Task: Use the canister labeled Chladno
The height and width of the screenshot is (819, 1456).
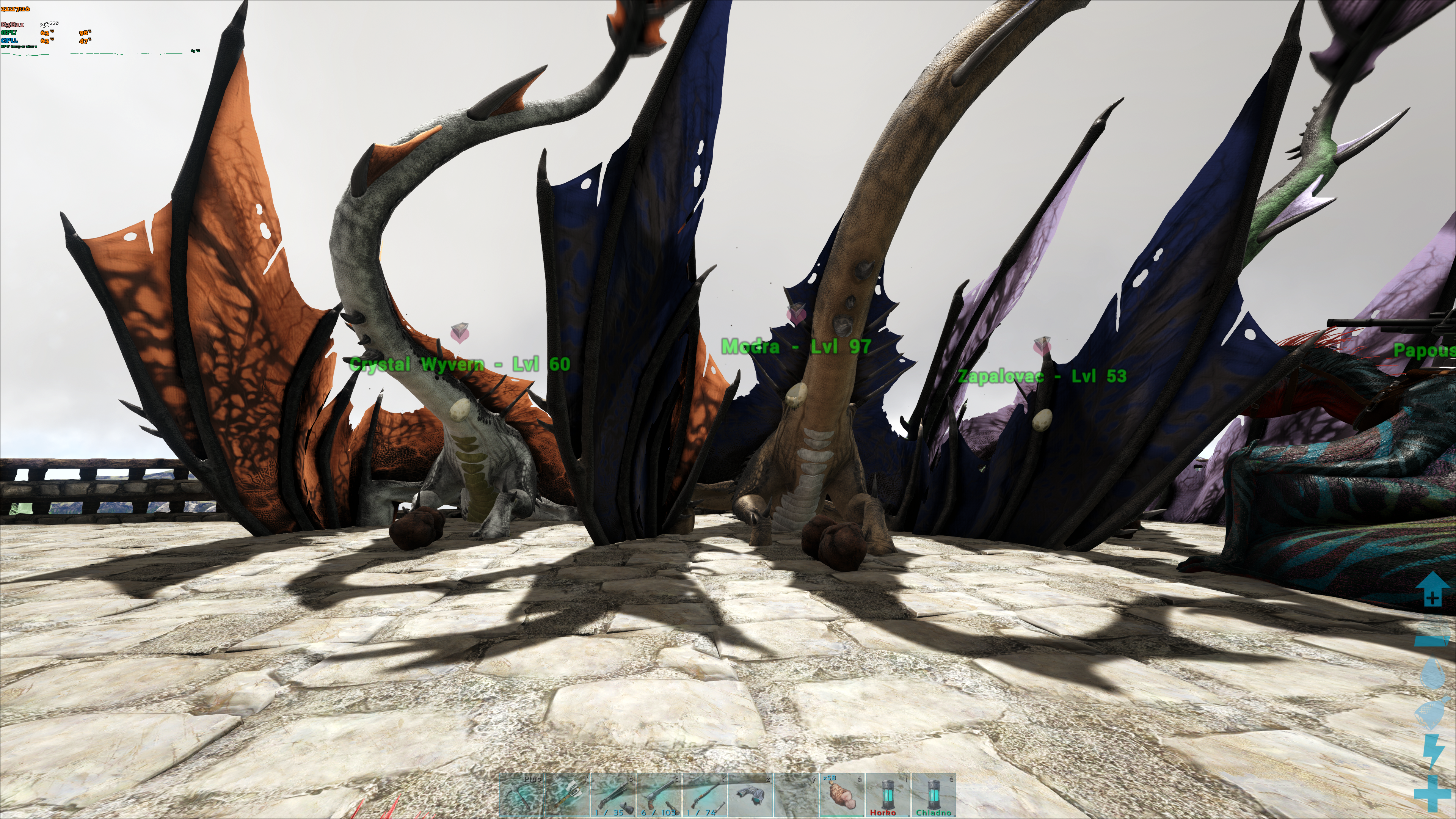Action: 934,795
